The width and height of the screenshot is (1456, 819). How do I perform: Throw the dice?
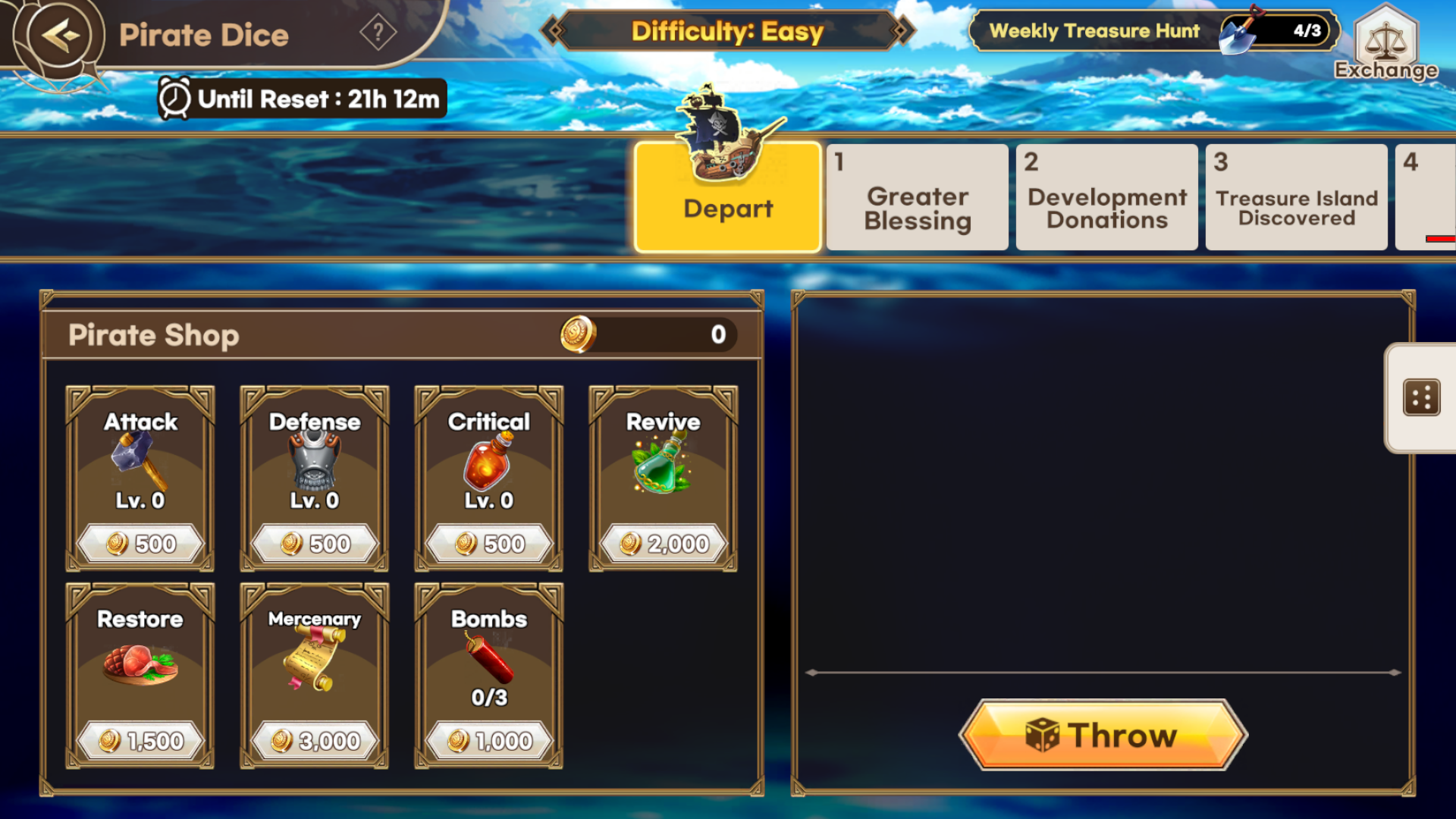[1103, 735]
